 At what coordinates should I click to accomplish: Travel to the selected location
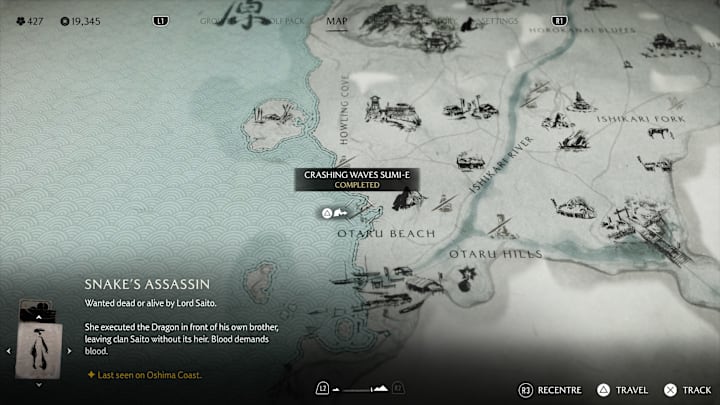click(x=625, y=389)
